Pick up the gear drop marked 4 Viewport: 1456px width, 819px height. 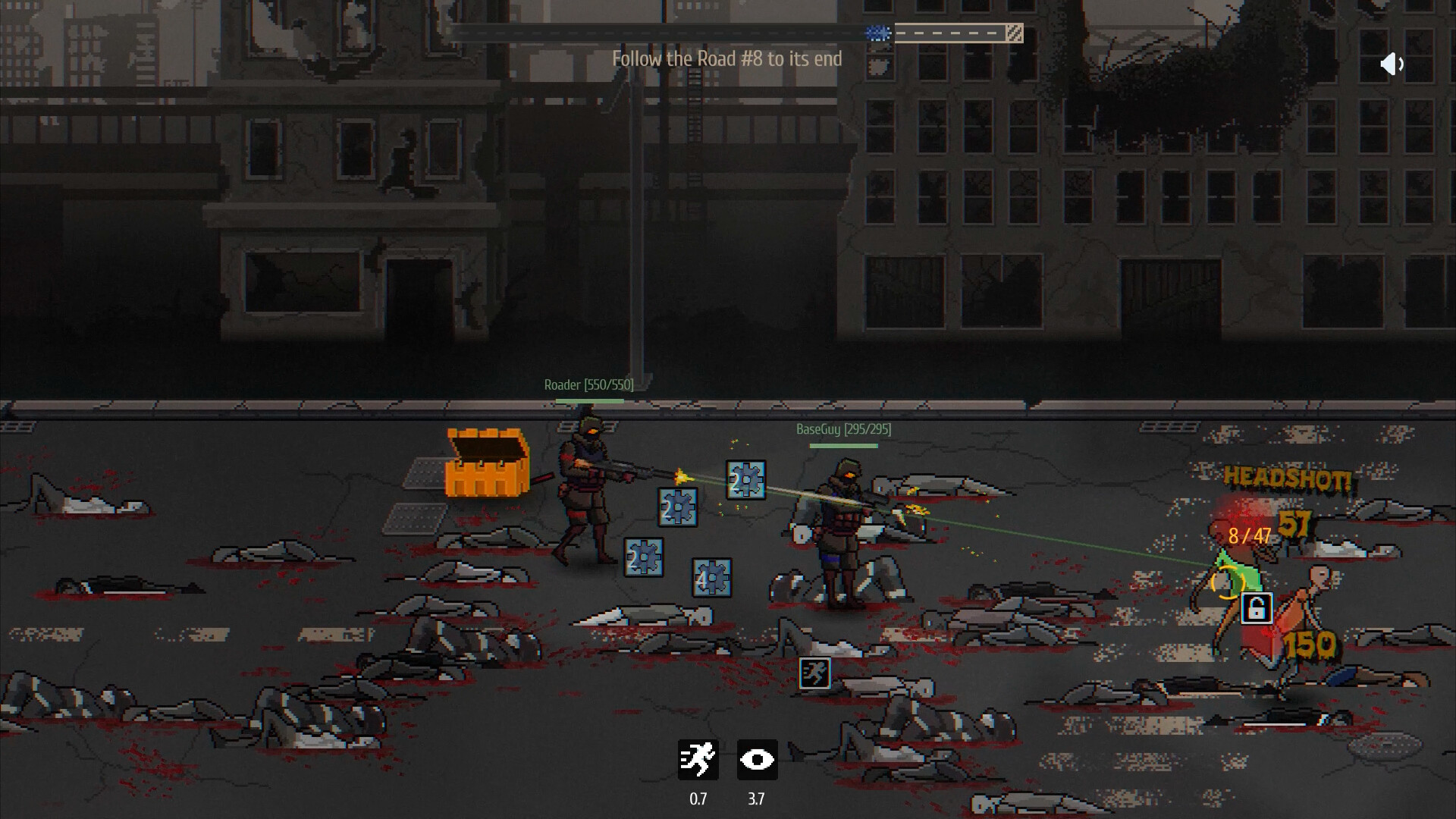point(711,579)
